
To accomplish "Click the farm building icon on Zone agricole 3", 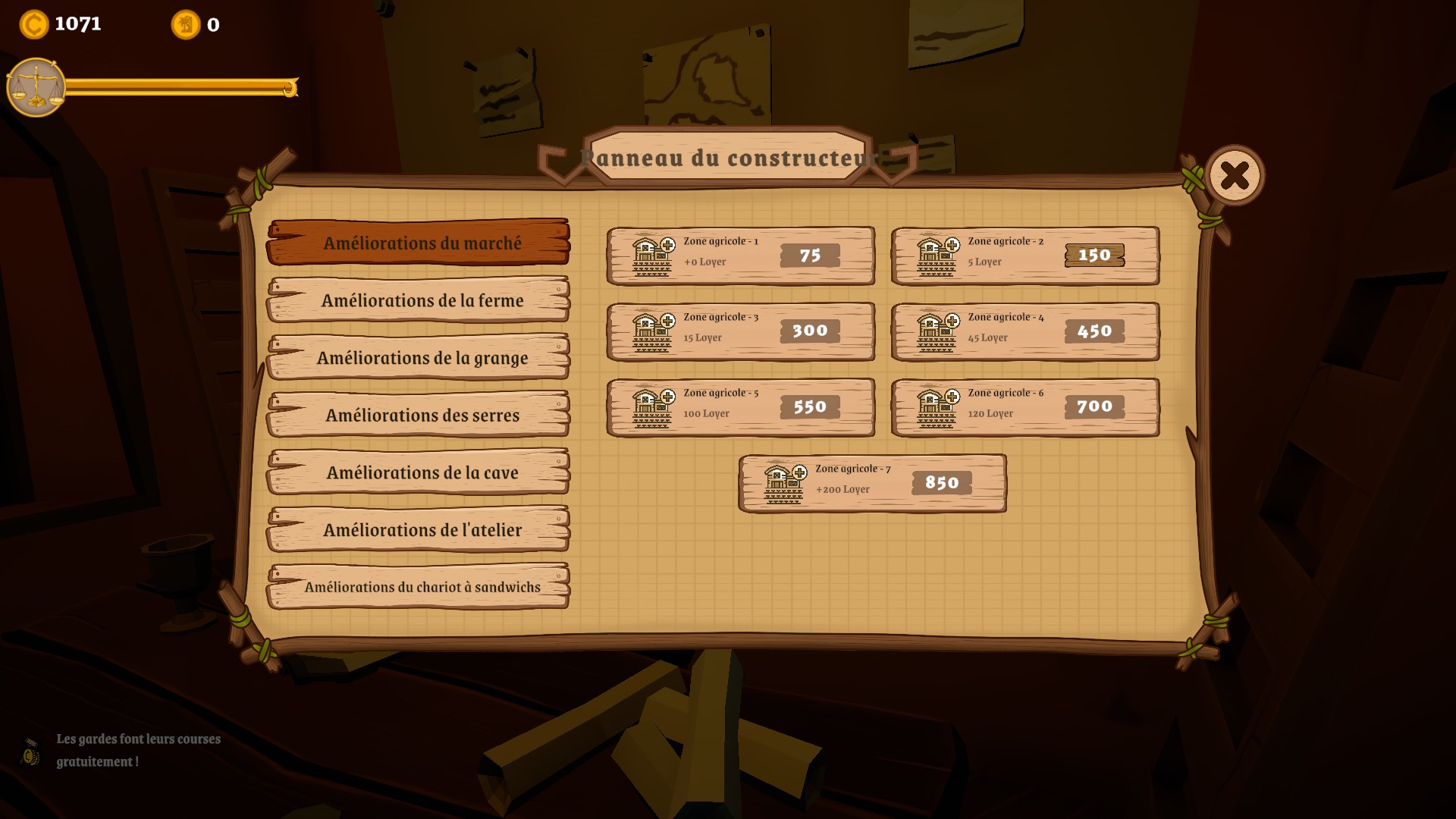I will (x=650, y=331).
